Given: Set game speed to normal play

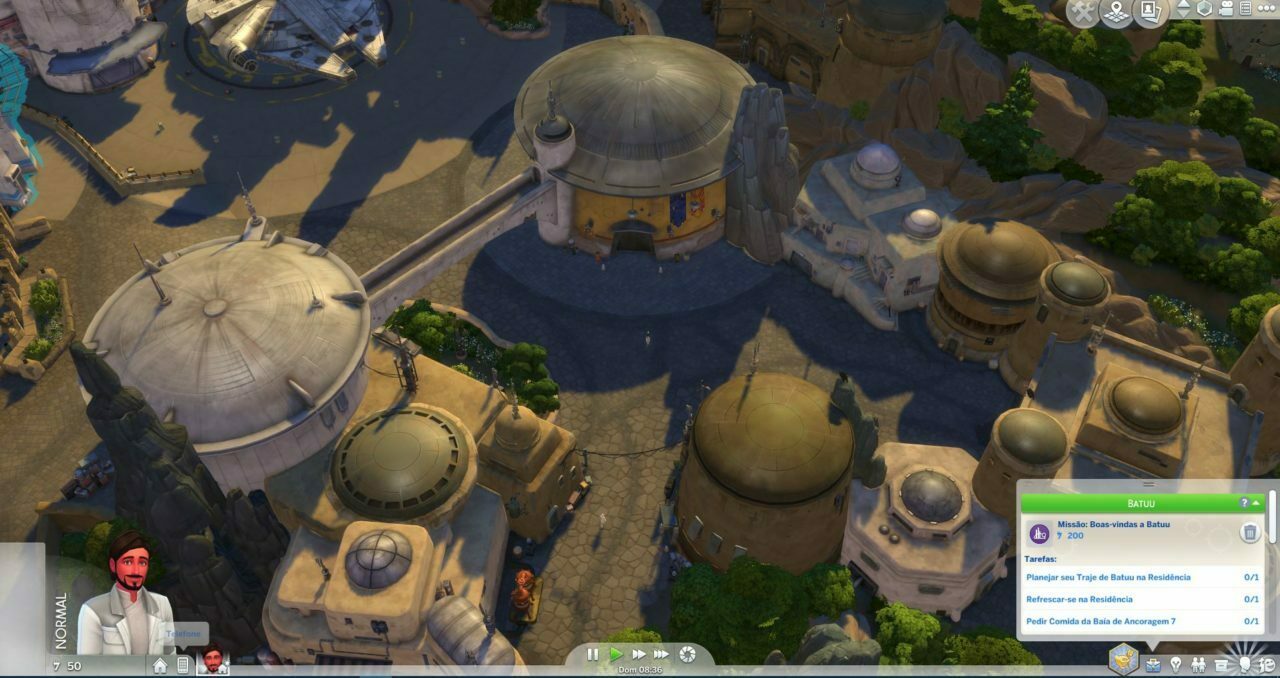Looking at the screenshot, I should 616,655.
